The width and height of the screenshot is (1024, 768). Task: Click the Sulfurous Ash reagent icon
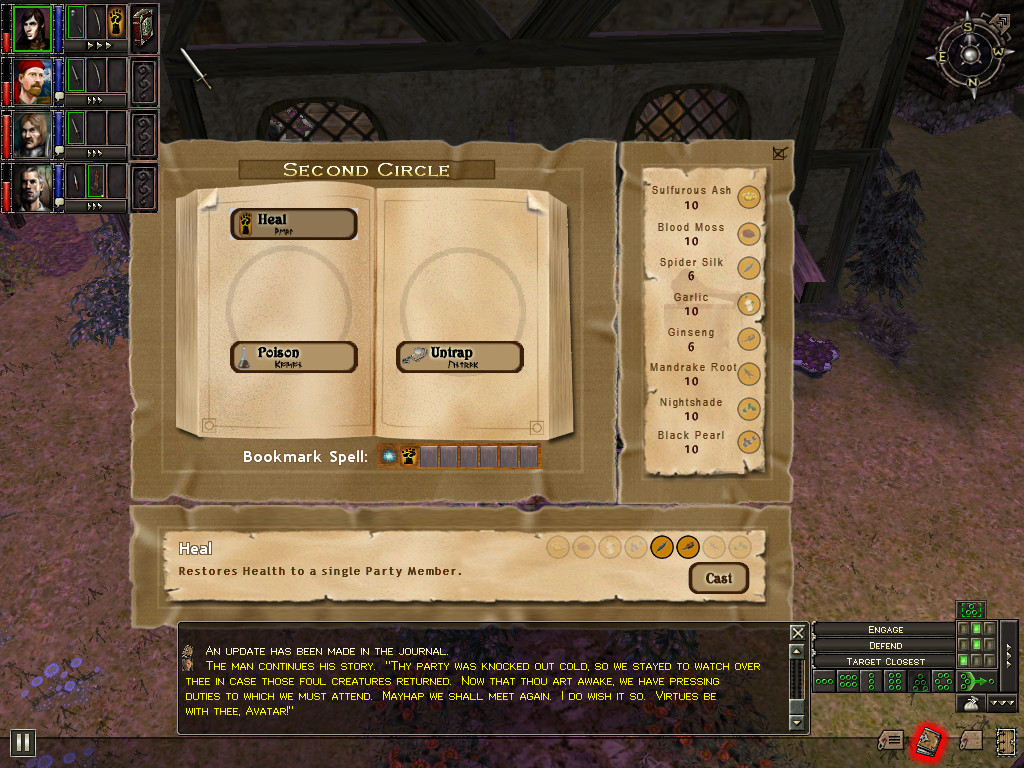pos(749,197)
